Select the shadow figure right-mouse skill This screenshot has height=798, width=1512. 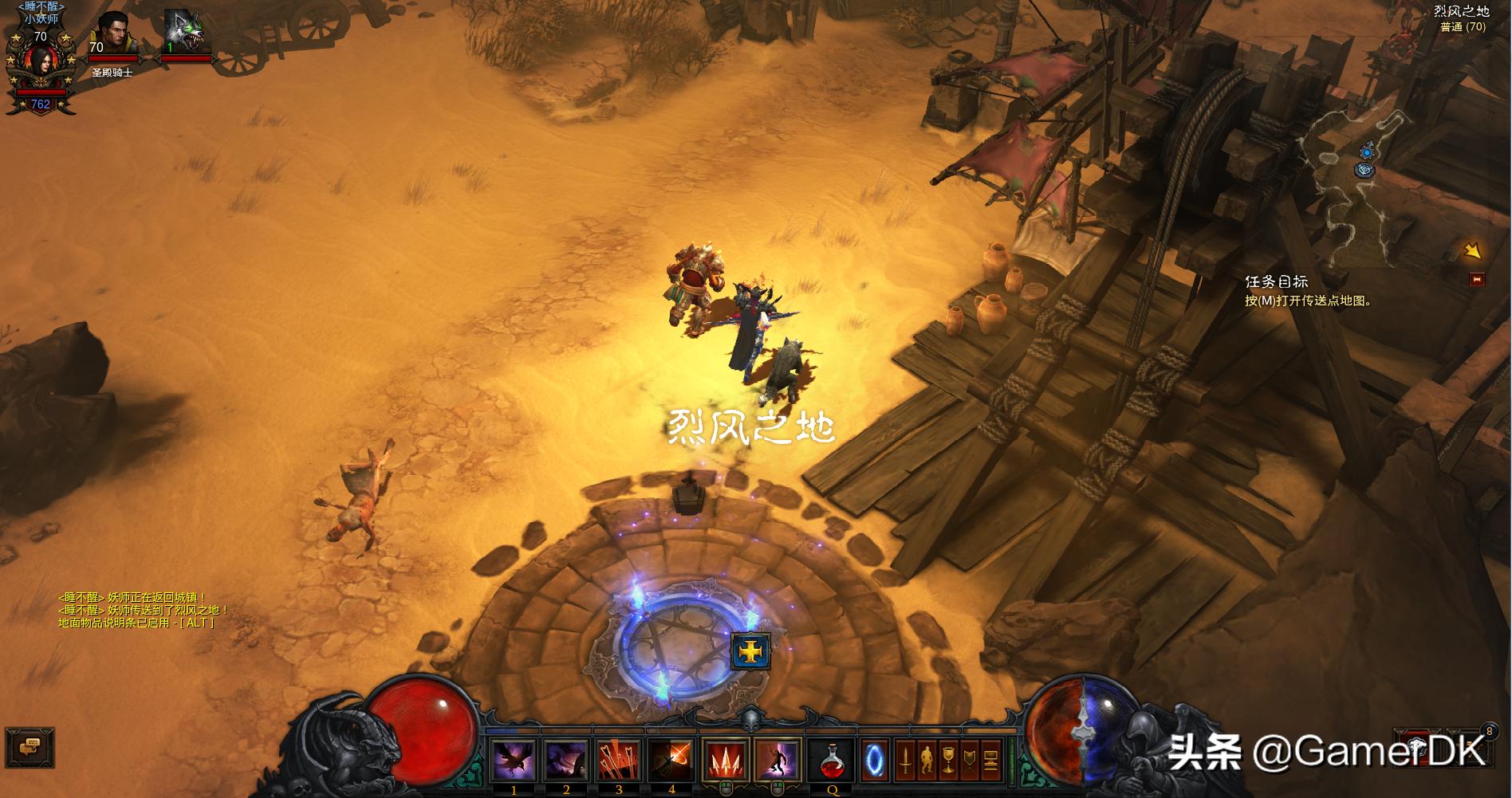778,760
